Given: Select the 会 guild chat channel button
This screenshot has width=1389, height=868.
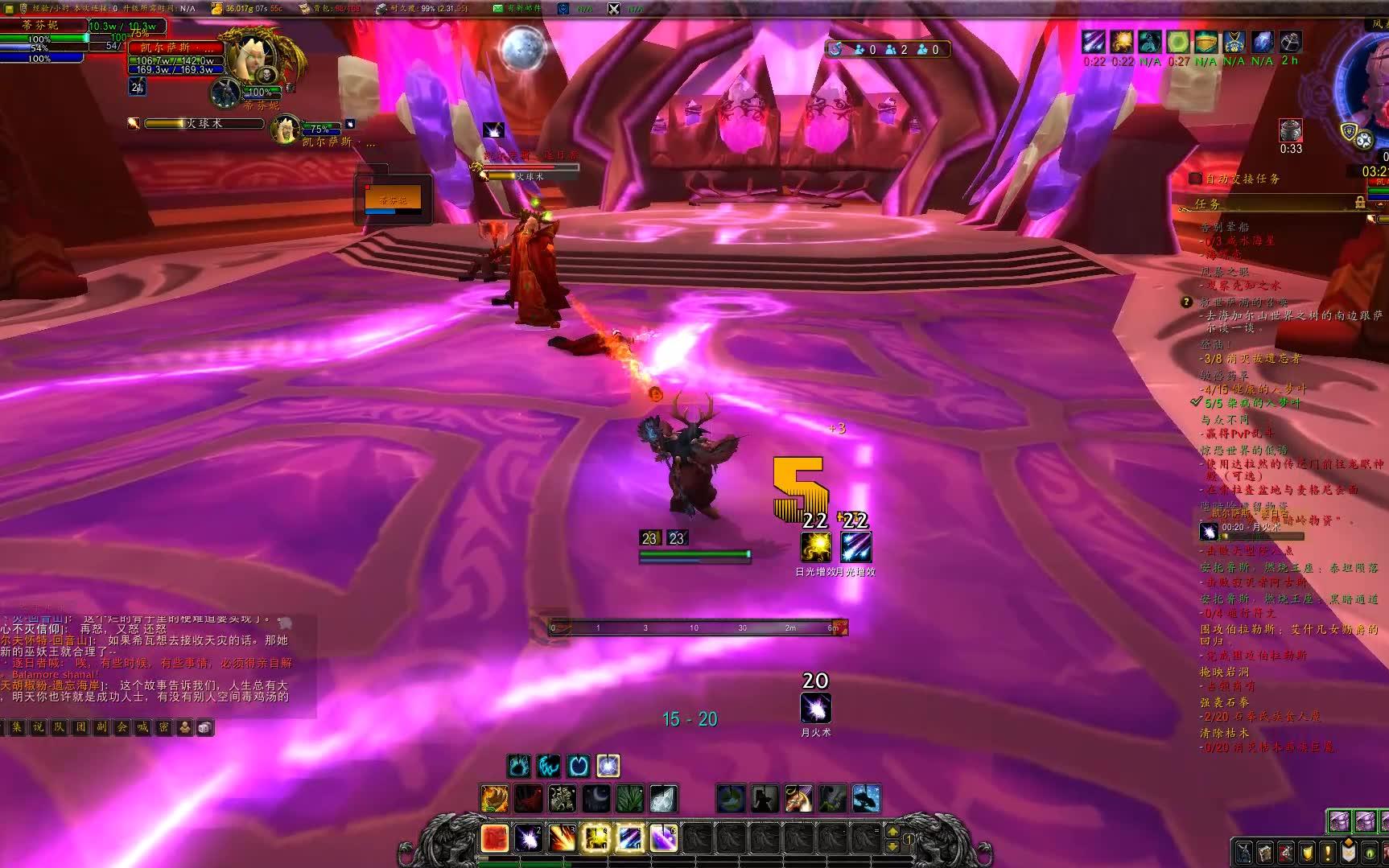Looking at the screenshot, I should coord(122,727).
